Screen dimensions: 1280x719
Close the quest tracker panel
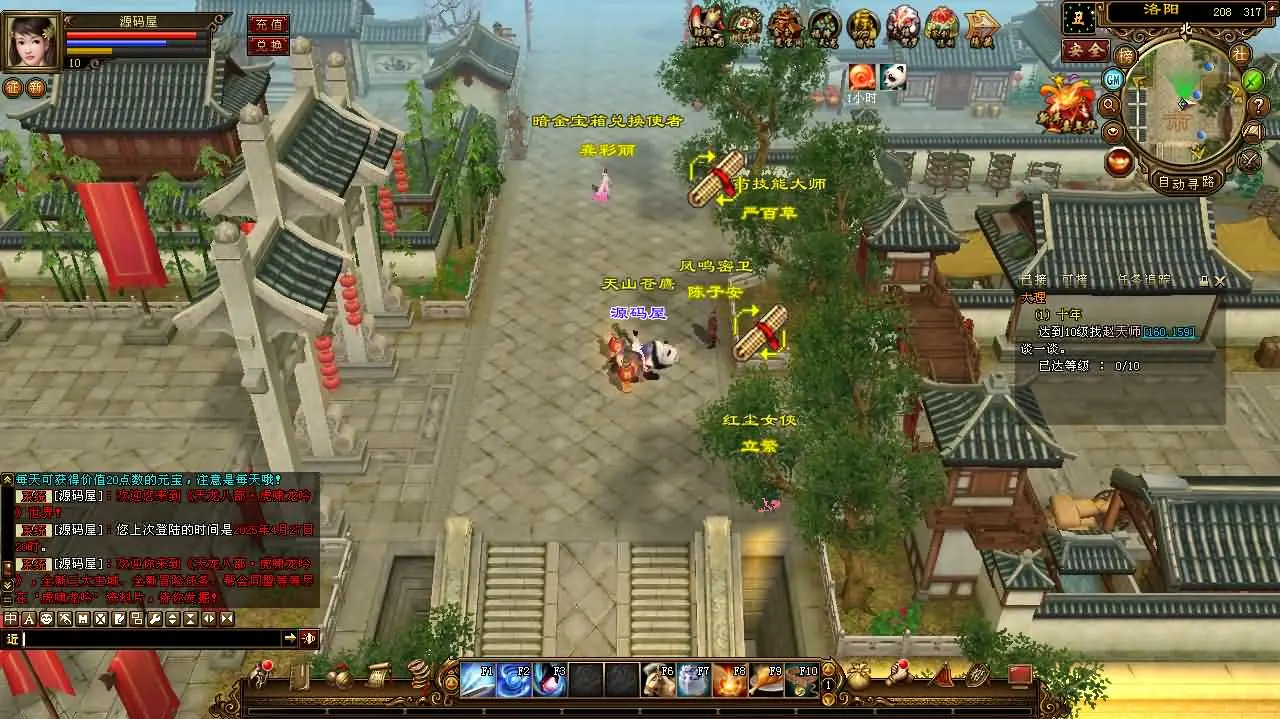click(1220, 281)
